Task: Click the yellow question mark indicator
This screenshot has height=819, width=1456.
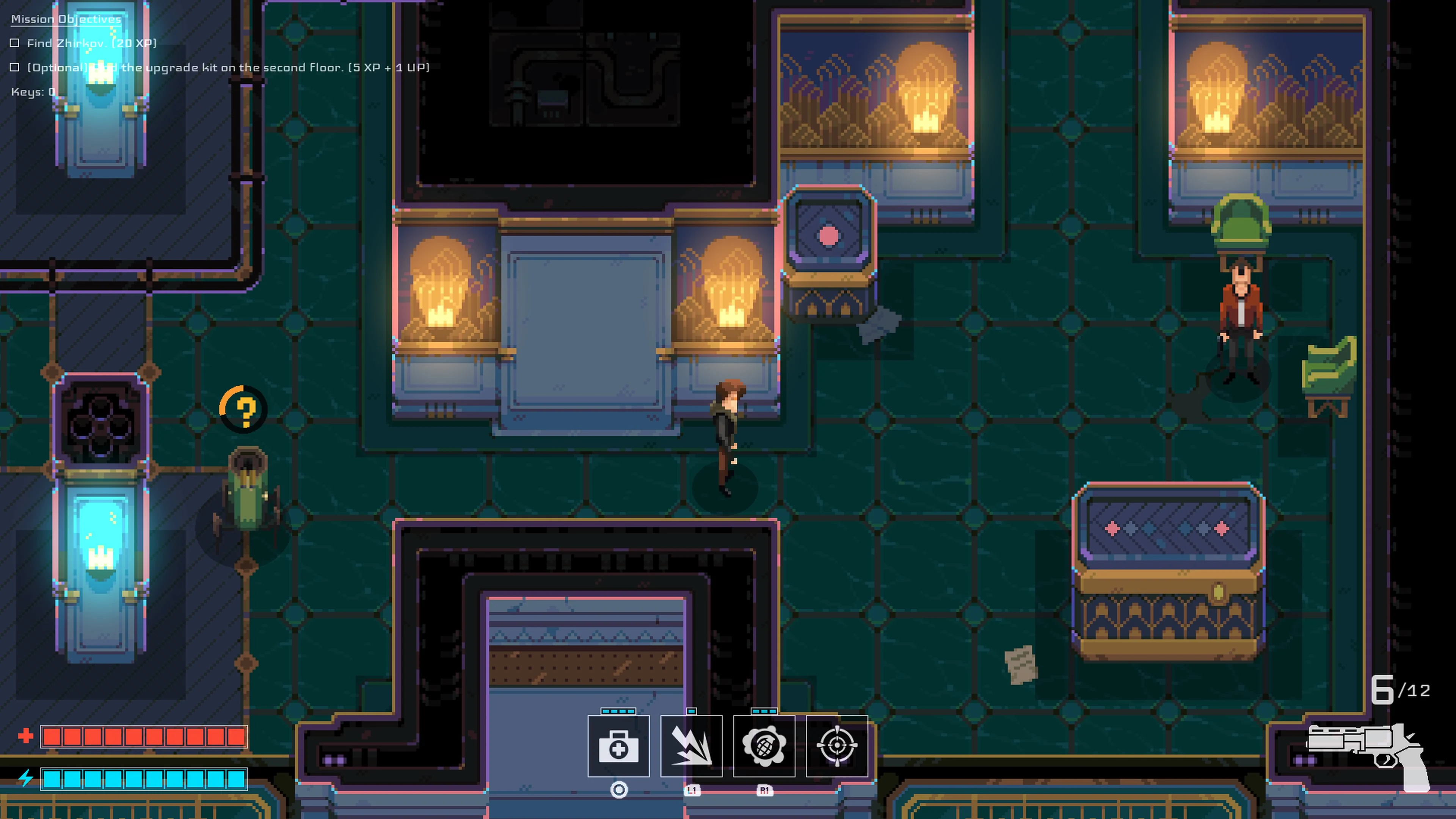Action: click(245, 410)
